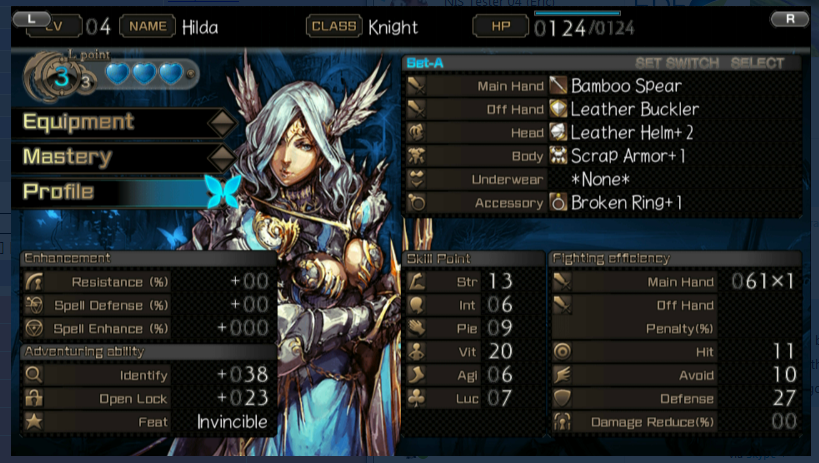Select the Leather Helm+2 head slot
The image size is (819, 463).
coord(634,132)
